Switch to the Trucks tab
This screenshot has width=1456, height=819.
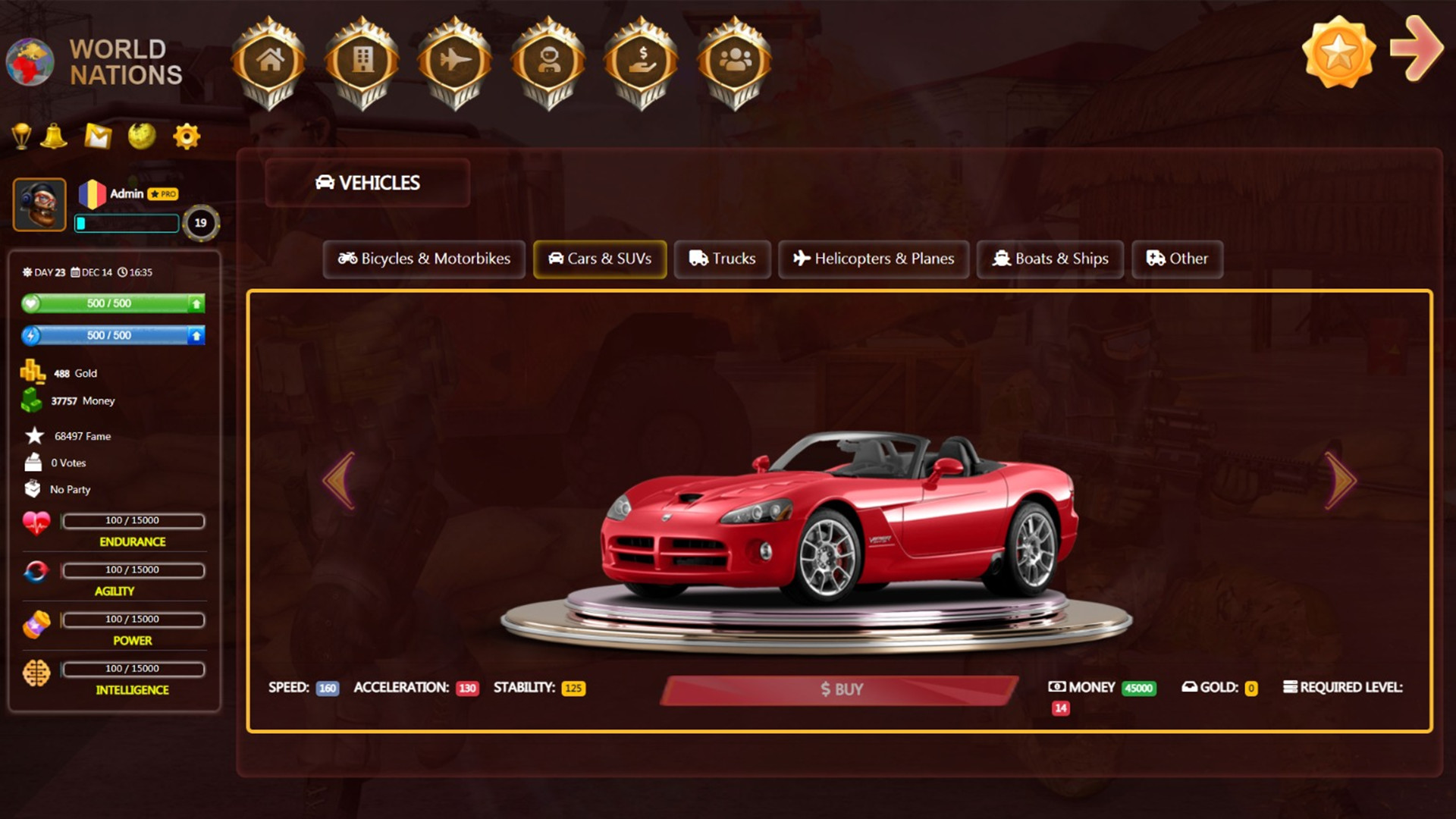click(x=722, y=259)
